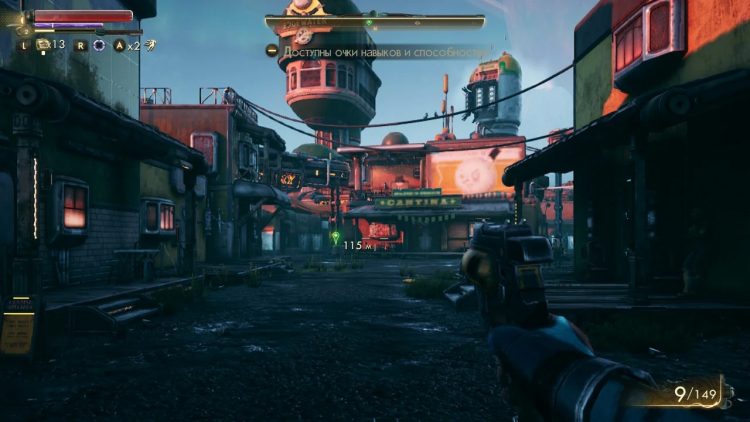Viewport: 750px width, 422px height.
Task: Select the green quest marker on the compass
Action: coord(368,21)
